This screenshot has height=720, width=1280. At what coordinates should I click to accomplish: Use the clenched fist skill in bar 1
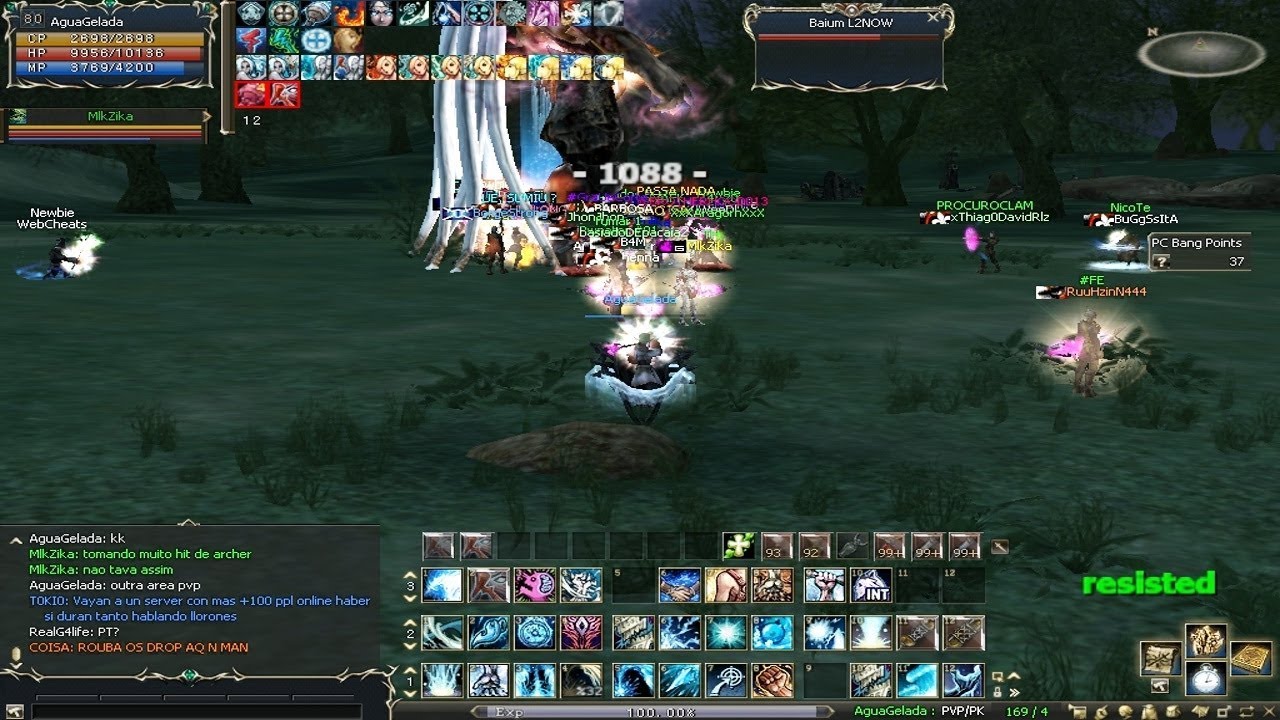[772, 680]
